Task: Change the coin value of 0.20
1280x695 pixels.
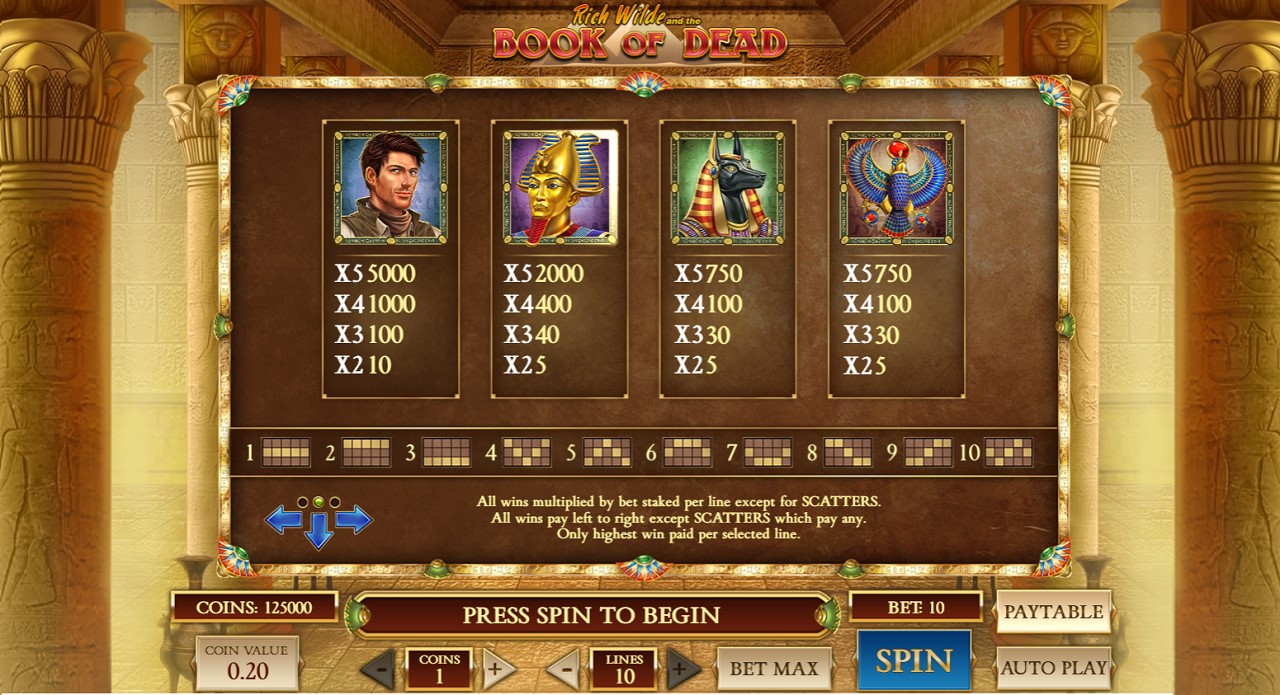Action: (247, 662)
